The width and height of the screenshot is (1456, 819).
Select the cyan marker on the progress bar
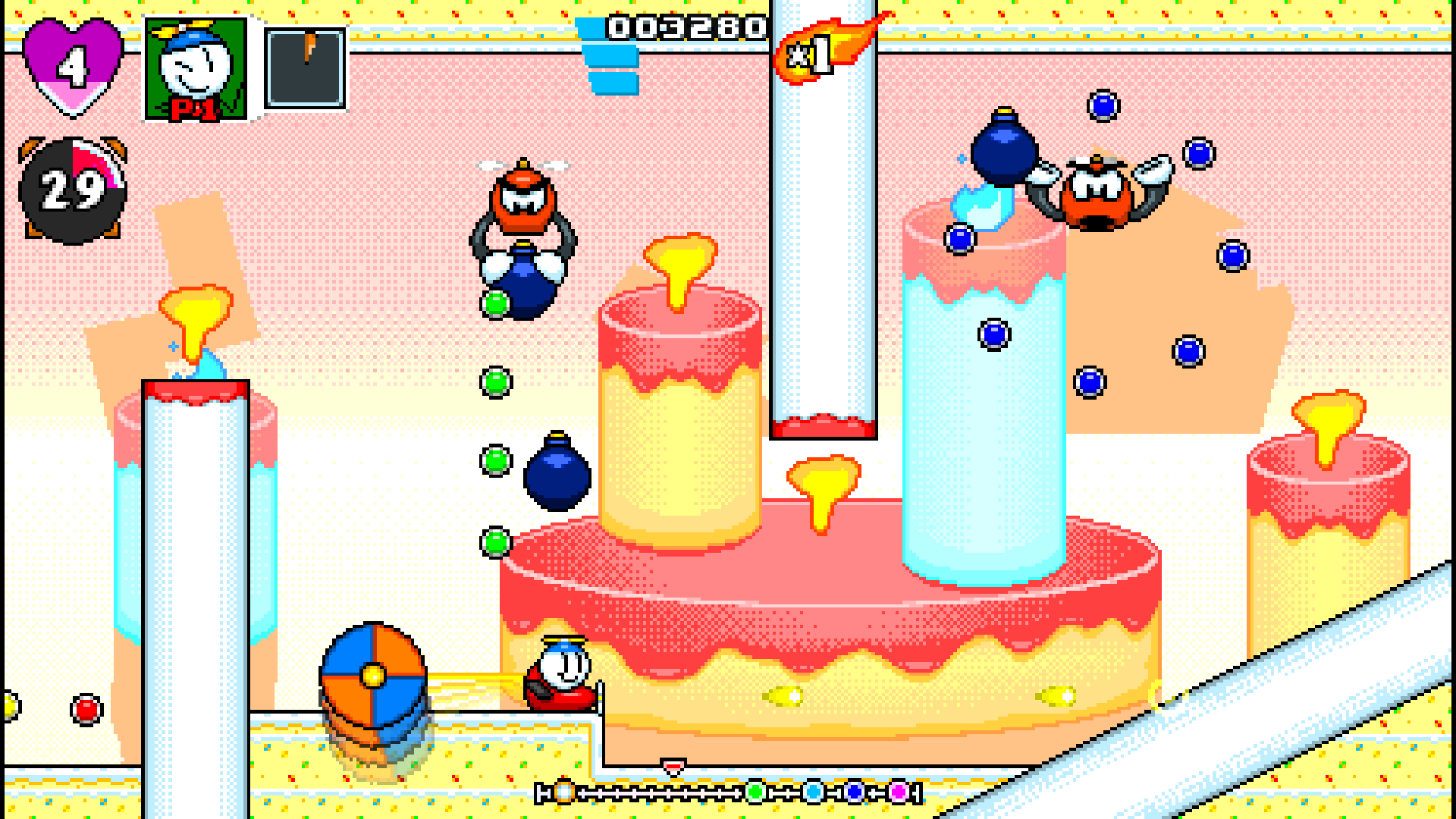point(813,792)
